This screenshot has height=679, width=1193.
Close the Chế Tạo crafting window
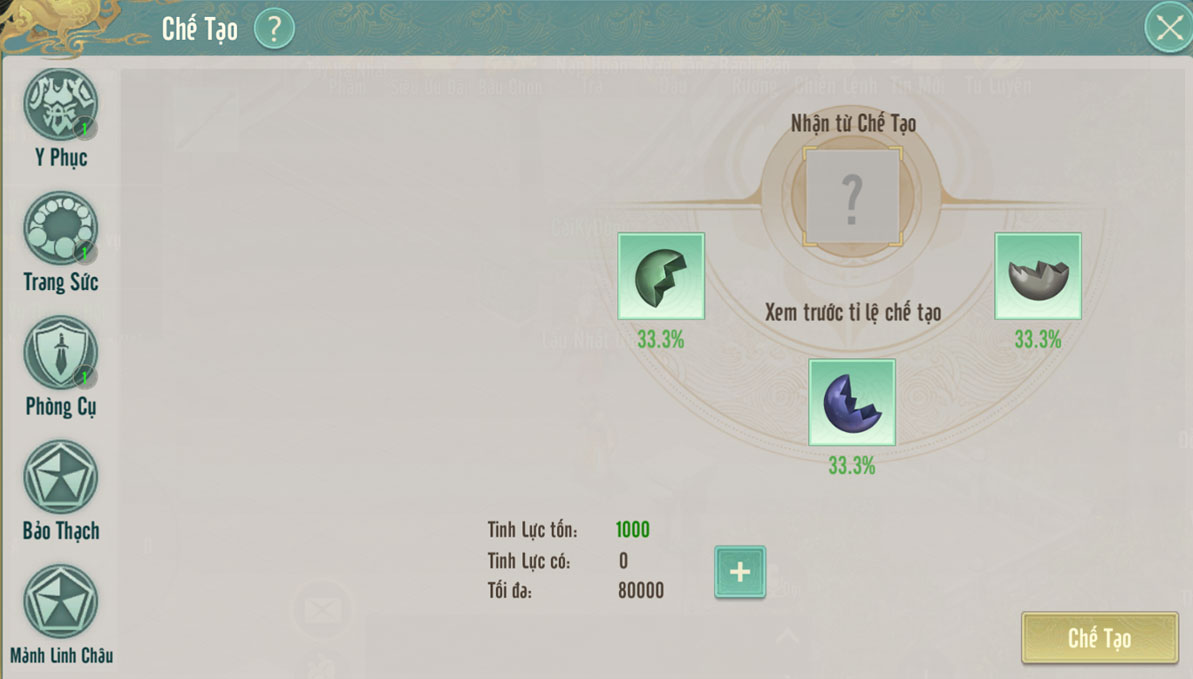(x=1168, y=28)
